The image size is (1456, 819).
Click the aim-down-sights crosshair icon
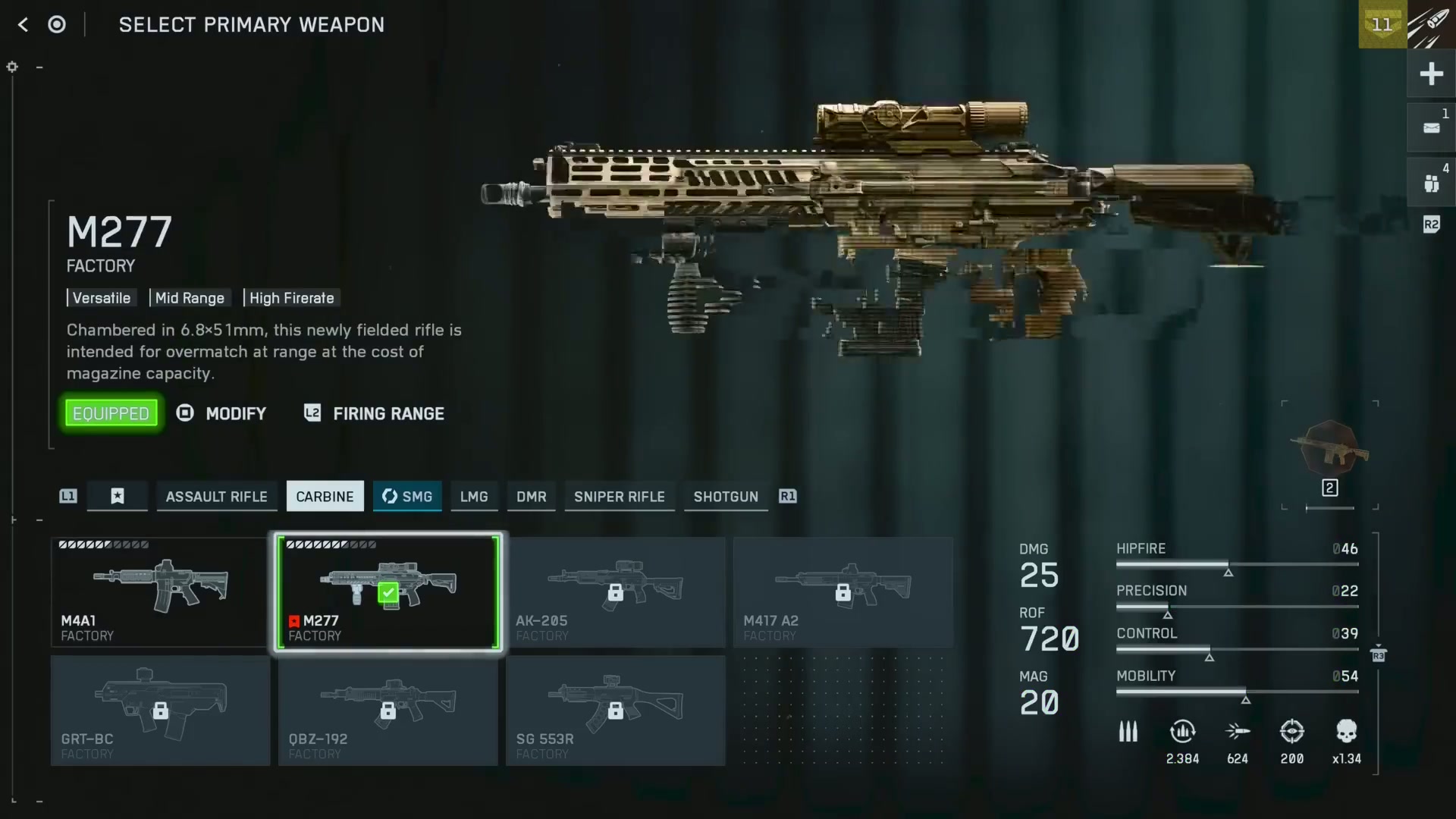click(1292, 732)
